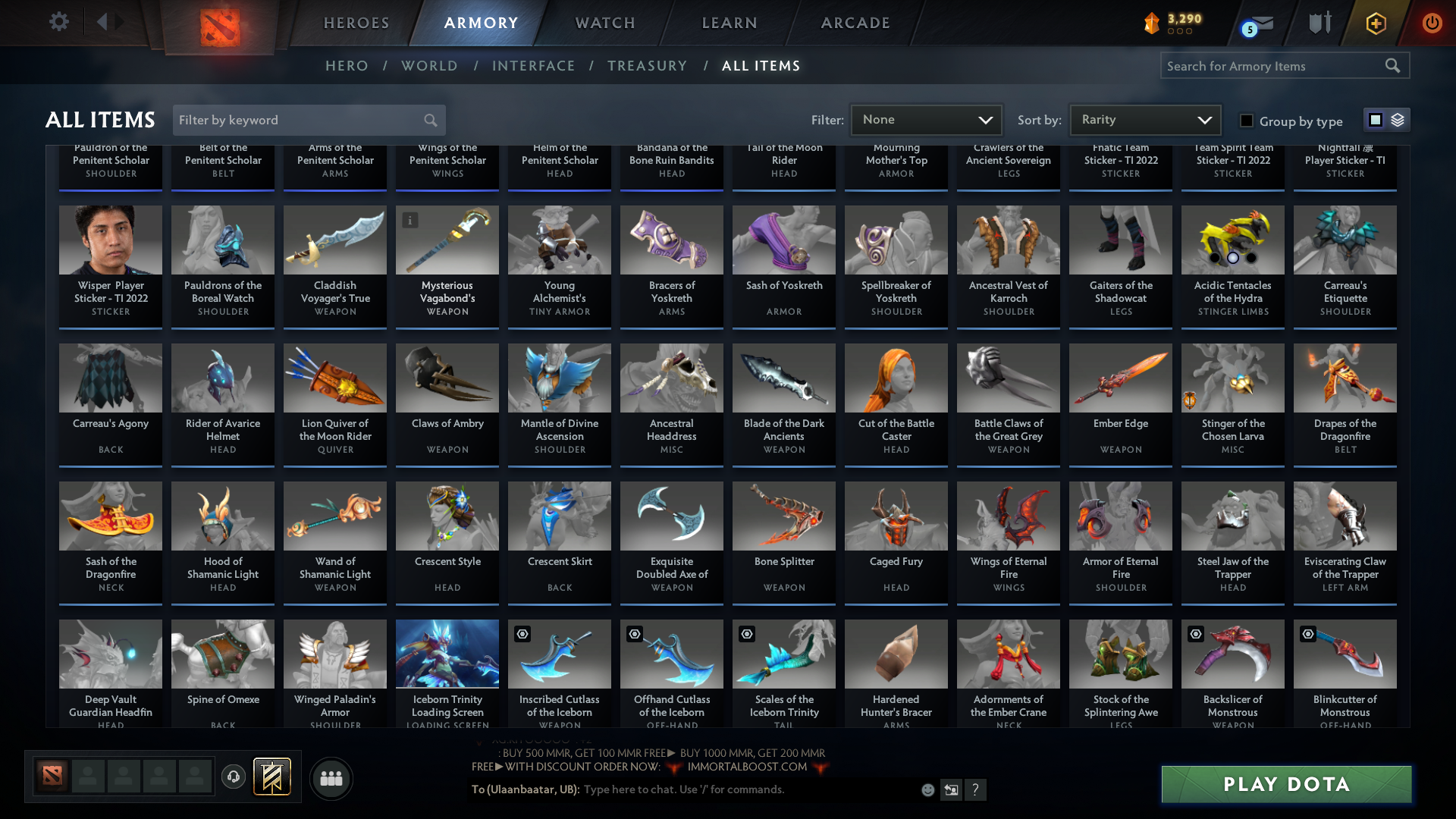Enable the Group by type checkbox
Viewport: 1456px width, 819px height.
pos(1246,121)
